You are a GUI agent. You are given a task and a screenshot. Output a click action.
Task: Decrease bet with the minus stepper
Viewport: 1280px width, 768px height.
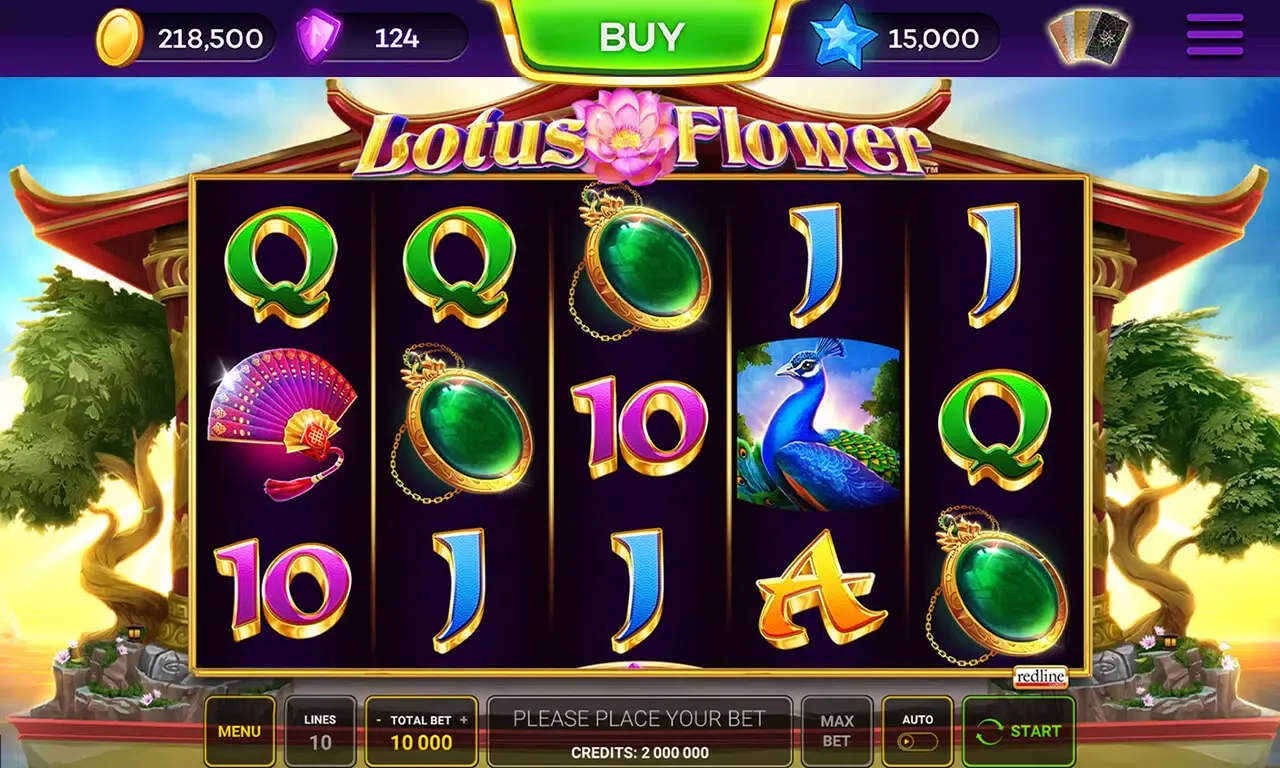pyautogui.click(x=378, y=718)
